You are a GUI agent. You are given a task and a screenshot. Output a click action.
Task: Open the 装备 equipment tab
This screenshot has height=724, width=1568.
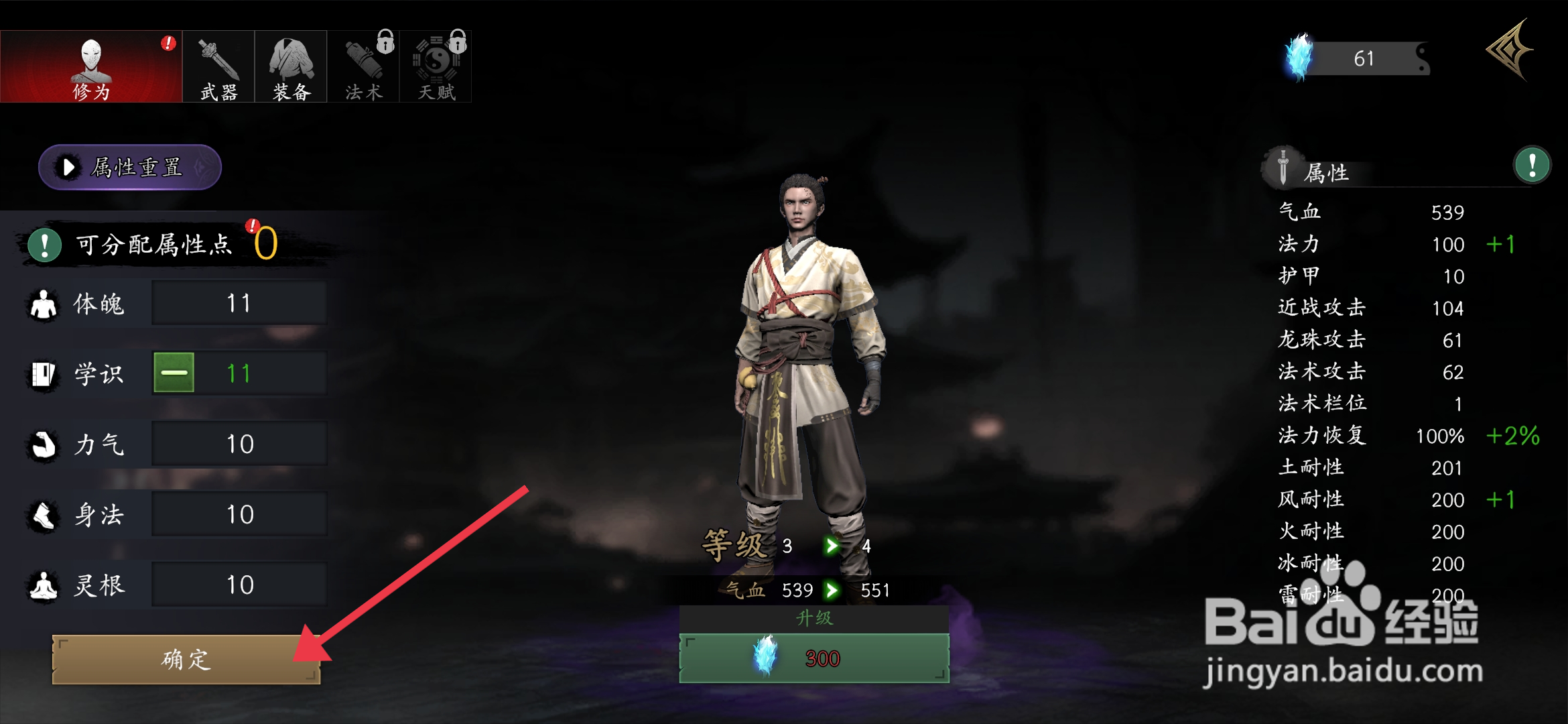click(x=290, y=65)
